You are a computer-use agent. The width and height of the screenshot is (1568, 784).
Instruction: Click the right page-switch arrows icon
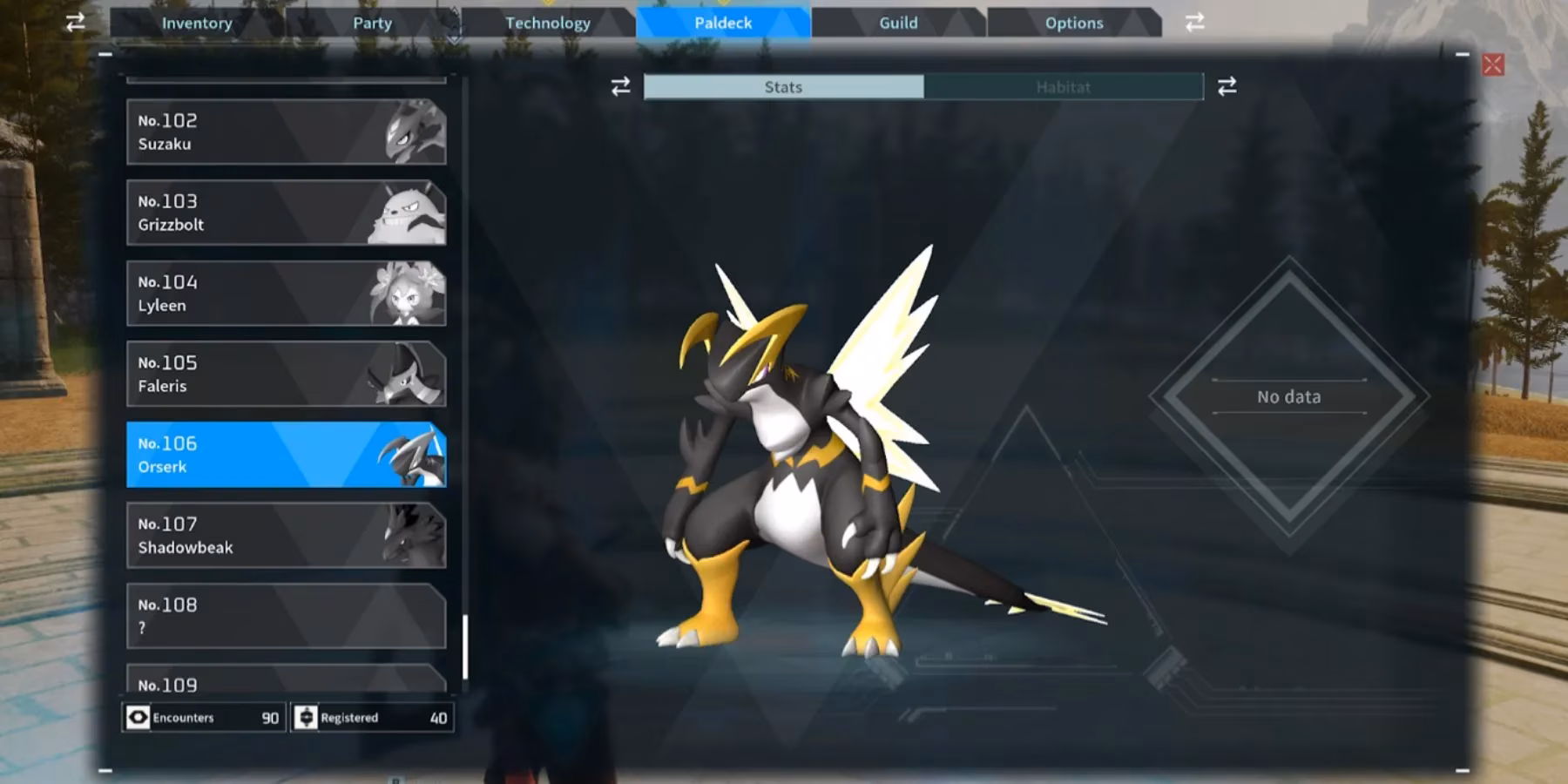pos(1194,23)
